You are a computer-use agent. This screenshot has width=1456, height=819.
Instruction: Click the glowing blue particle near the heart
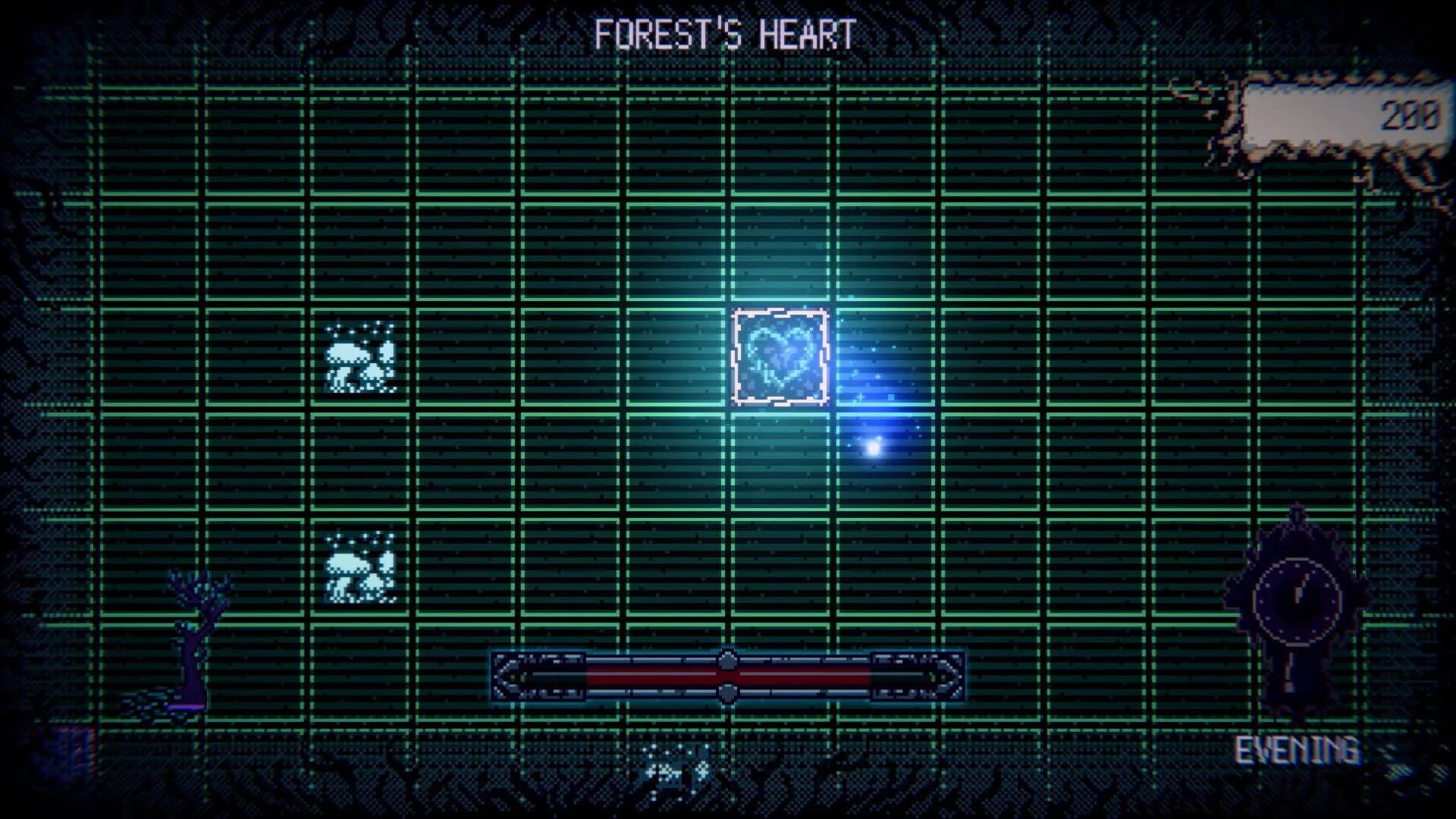click(872, 450)
